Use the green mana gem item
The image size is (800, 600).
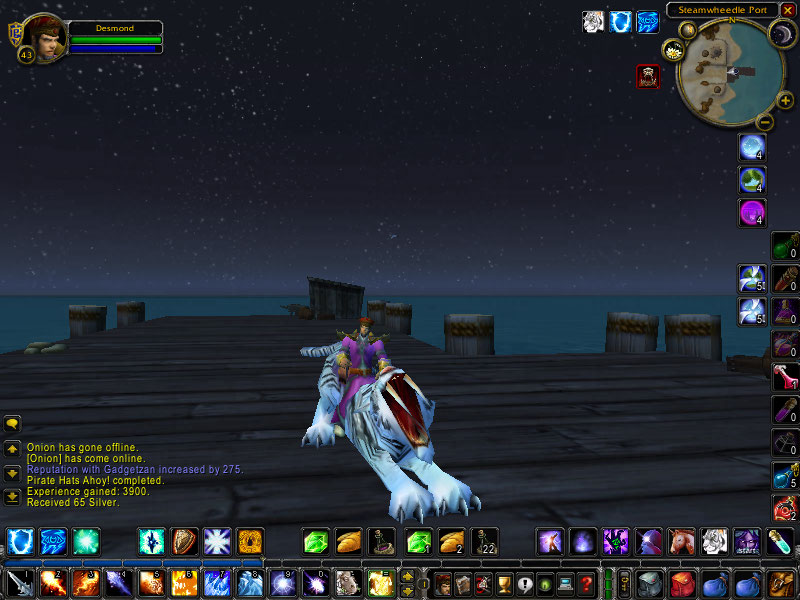(316, 542)
